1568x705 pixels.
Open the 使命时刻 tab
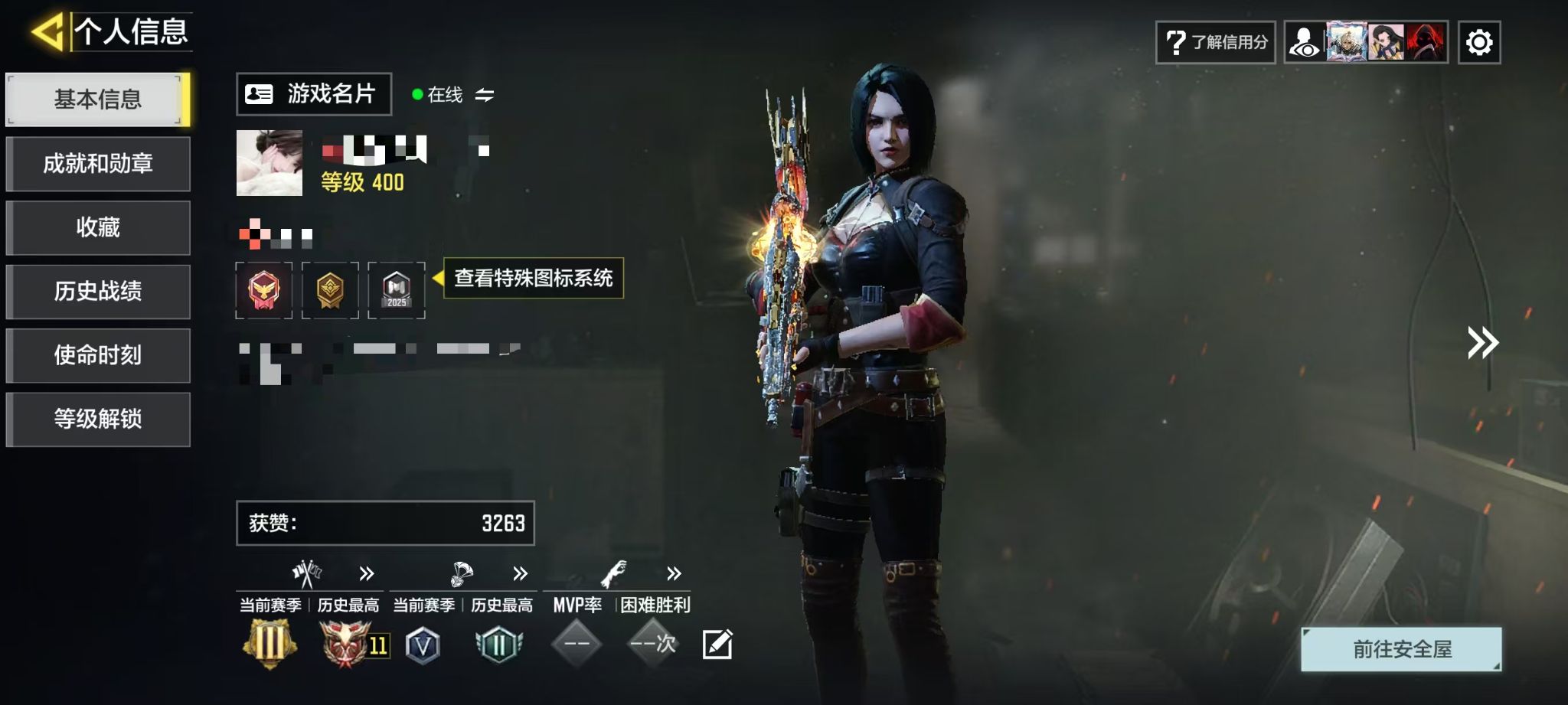97,355
